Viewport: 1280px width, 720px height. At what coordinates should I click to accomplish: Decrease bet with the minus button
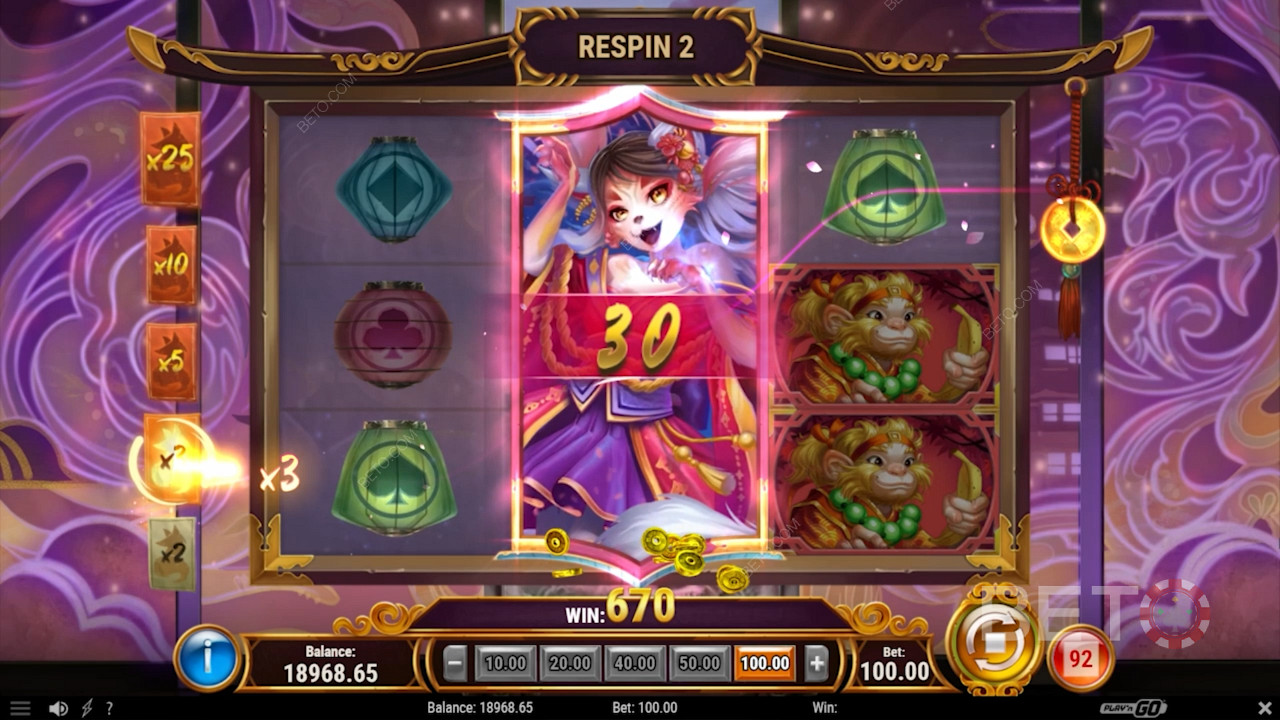[455, 663]
